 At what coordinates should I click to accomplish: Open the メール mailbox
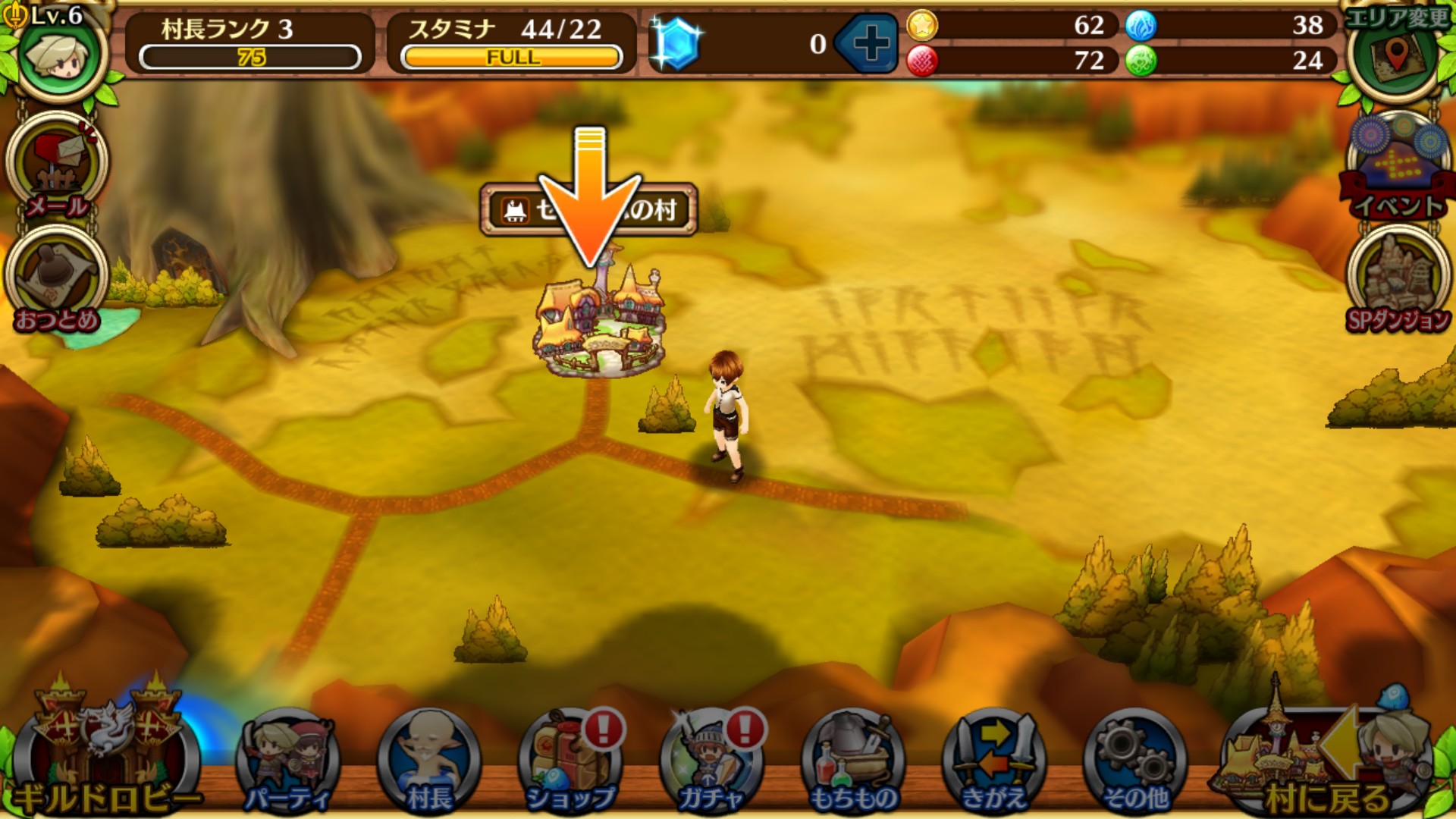57,167
